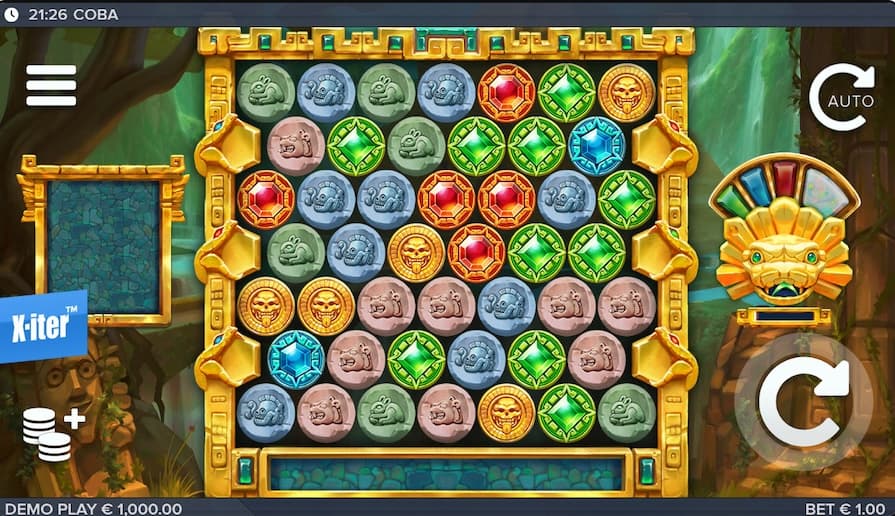Open the X-iter feature menu
Screen dimensions: 895x516
pyautogui.click(x=43, y=327)
